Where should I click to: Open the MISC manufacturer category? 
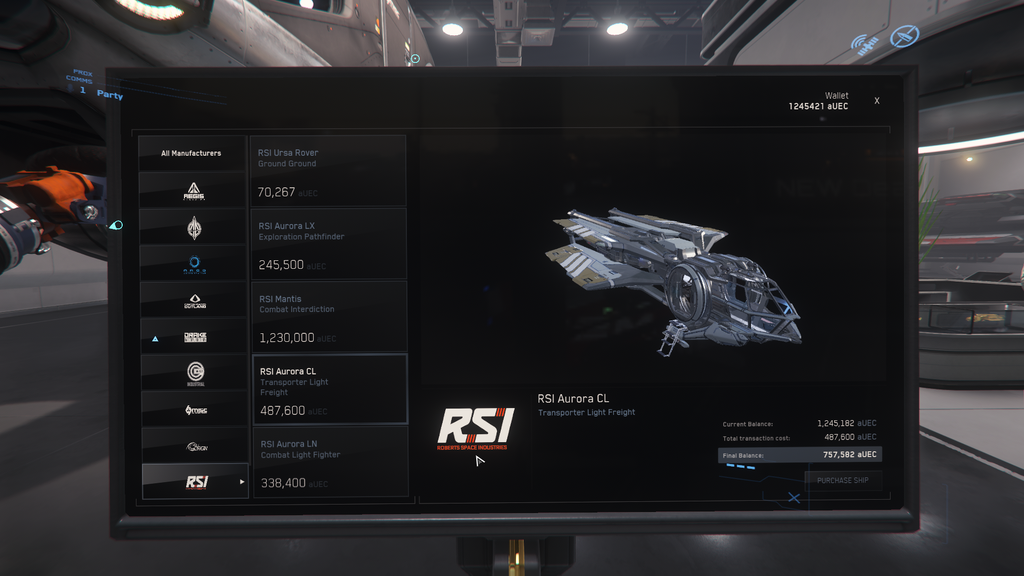click(x=194, y=410)
